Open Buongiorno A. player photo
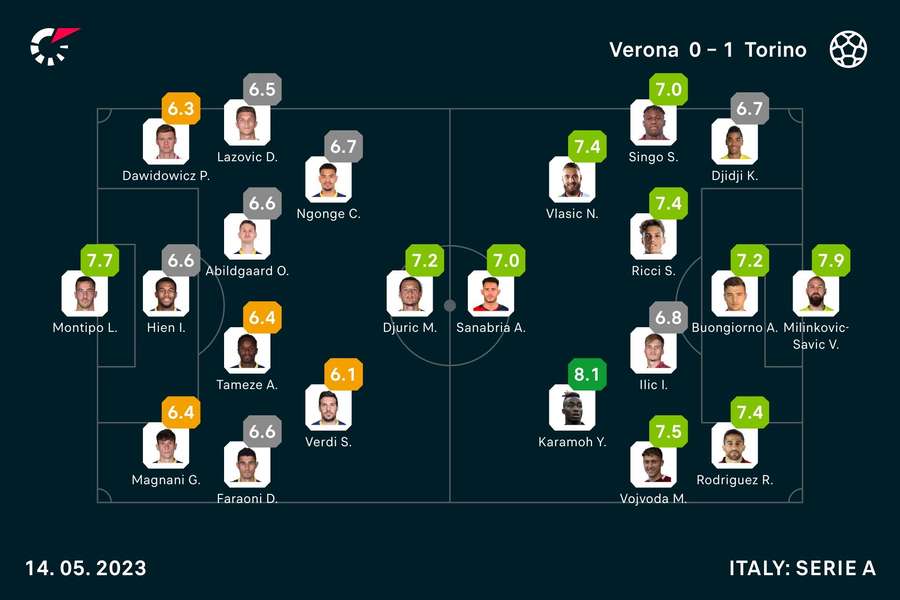Screen dimensions: 900x600 735,293
